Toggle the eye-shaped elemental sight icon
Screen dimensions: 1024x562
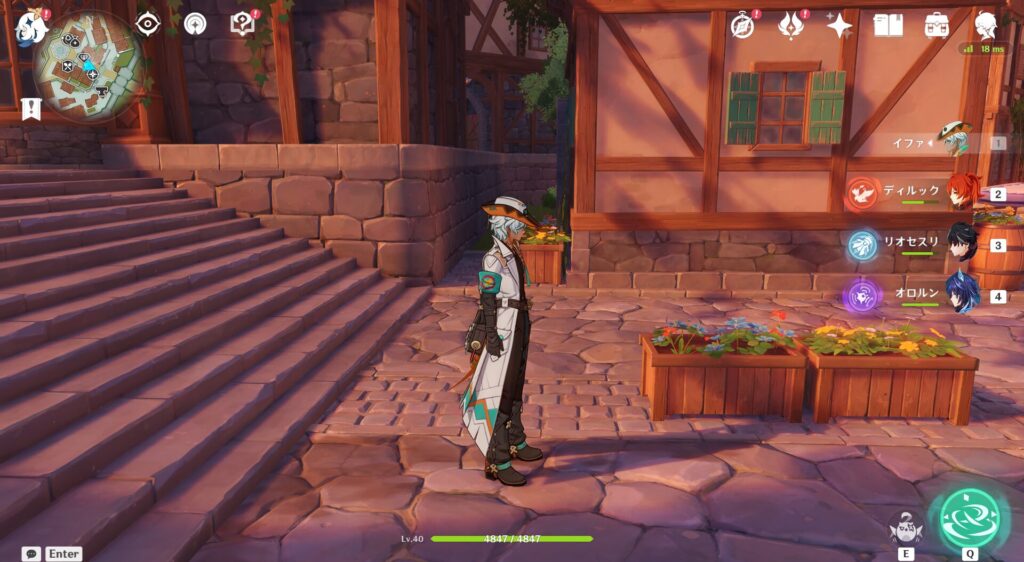pyautogui.click(x=148, y=23)
